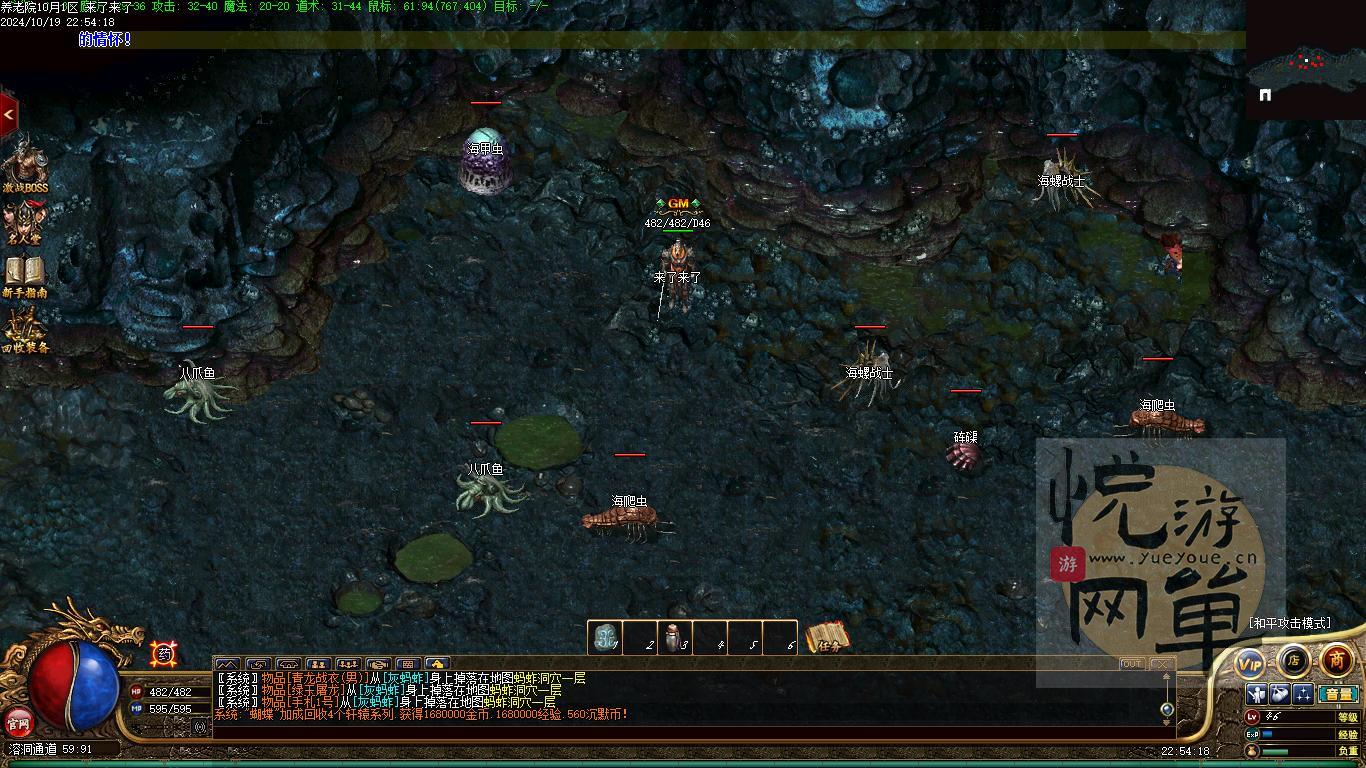Open the 店 store button

1293,660
